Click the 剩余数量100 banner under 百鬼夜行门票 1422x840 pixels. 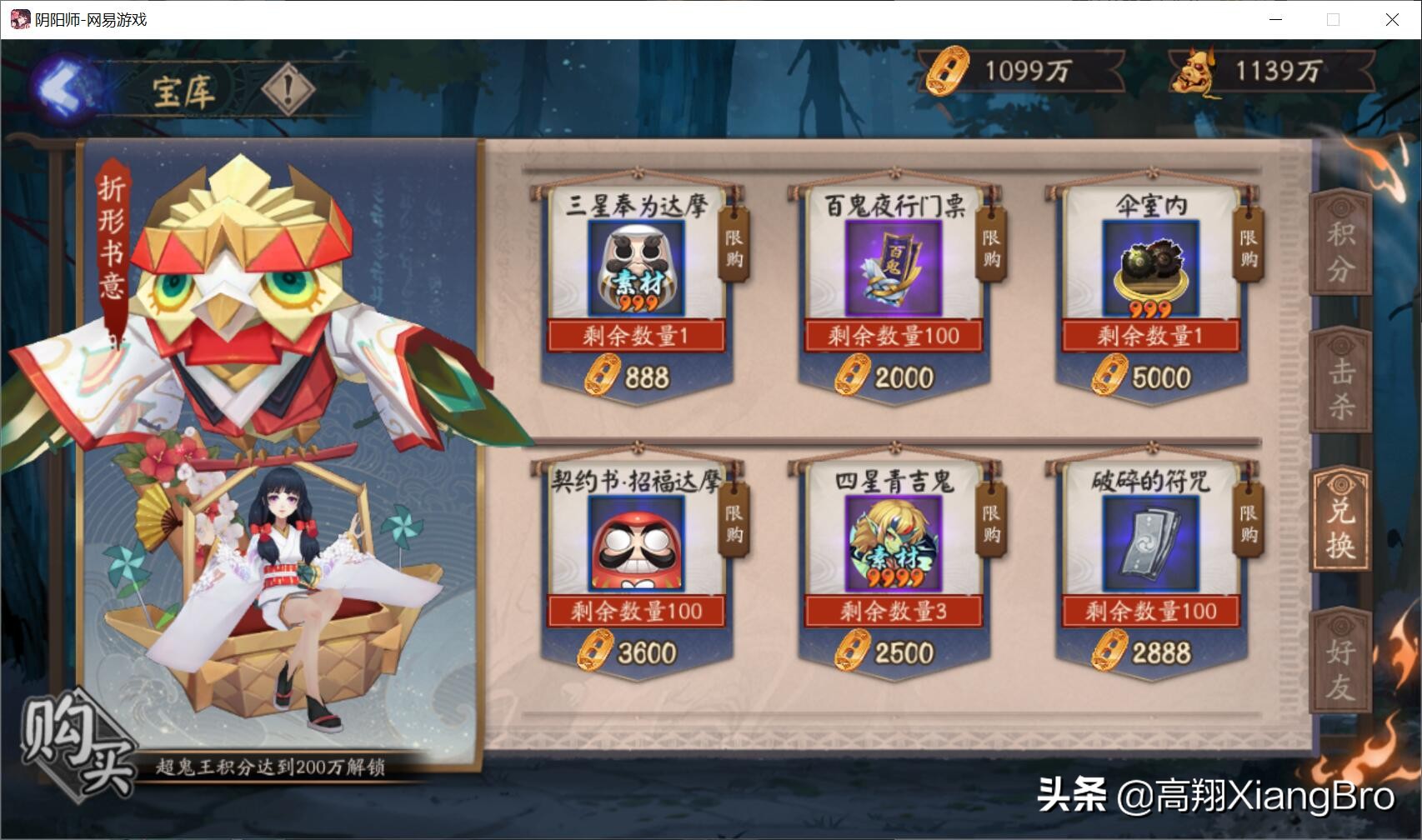[x=893, y=334]
